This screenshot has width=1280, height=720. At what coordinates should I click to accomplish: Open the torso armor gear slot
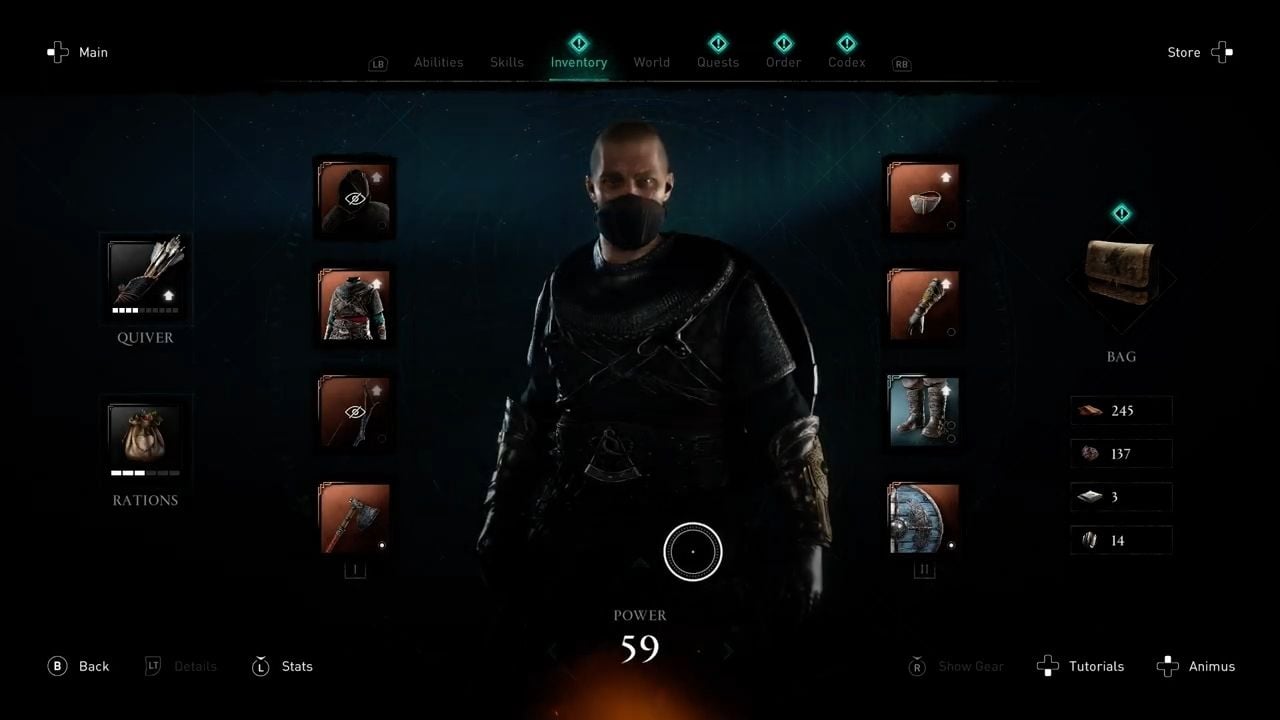355,304
